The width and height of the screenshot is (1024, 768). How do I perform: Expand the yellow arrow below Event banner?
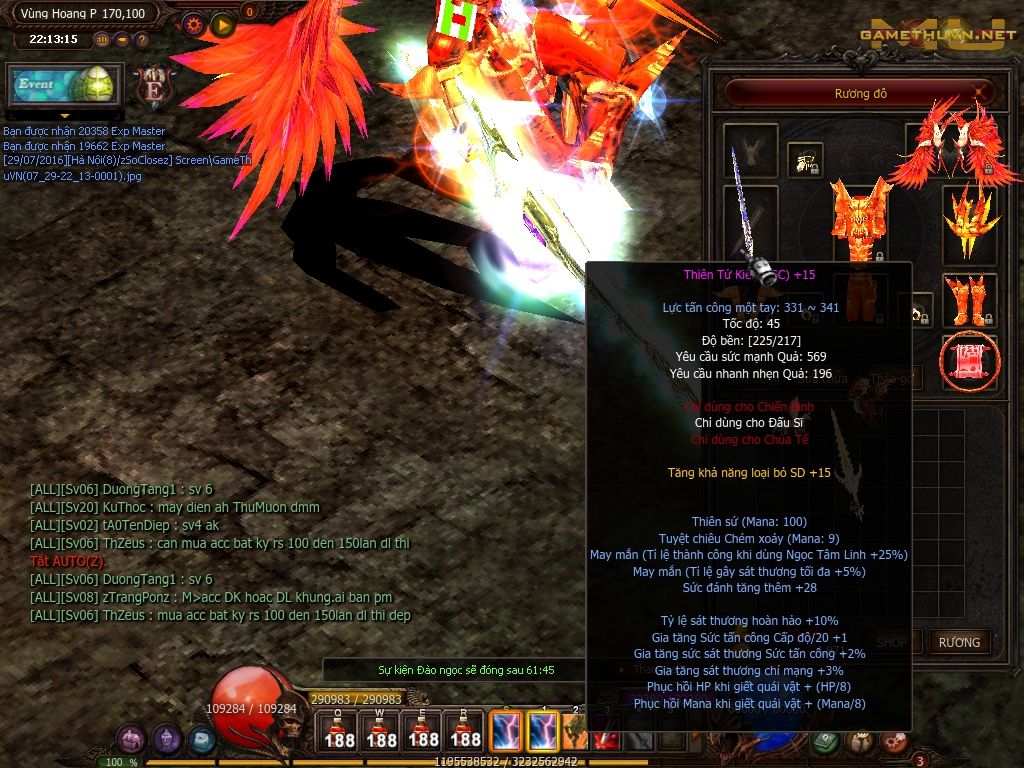click(x=63, y=116)
